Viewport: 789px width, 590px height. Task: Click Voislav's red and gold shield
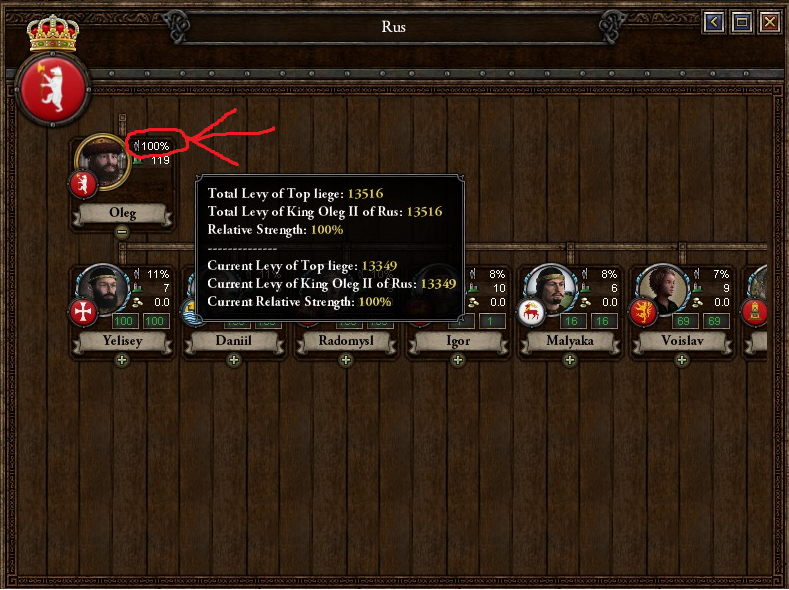[641, 314]
